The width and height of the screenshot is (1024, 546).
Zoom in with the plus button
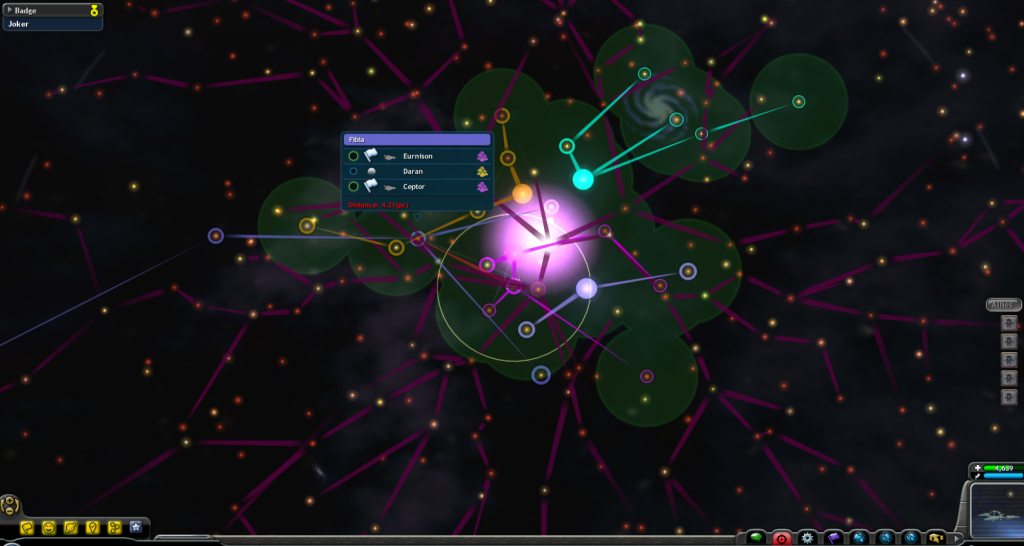tap(11, 499)
